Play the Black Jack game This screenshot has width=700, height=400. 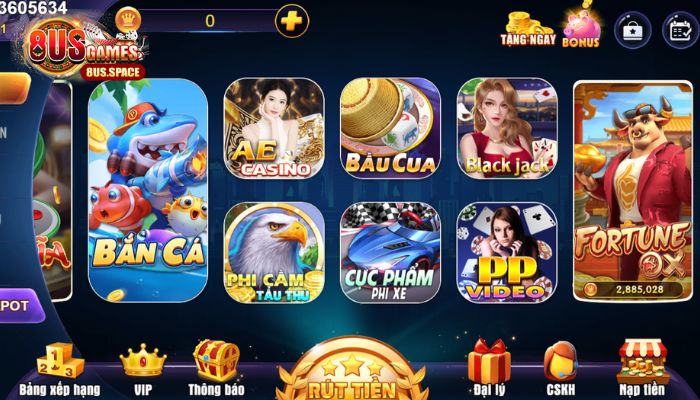click(x=506, y=130)
